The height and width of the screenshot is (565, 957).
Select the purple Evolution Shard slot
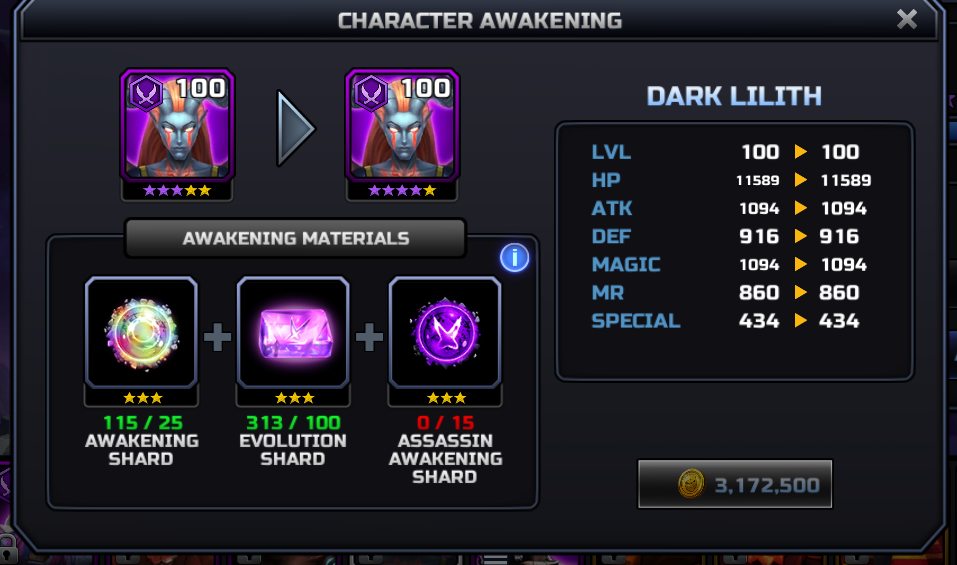pos(293,333)
